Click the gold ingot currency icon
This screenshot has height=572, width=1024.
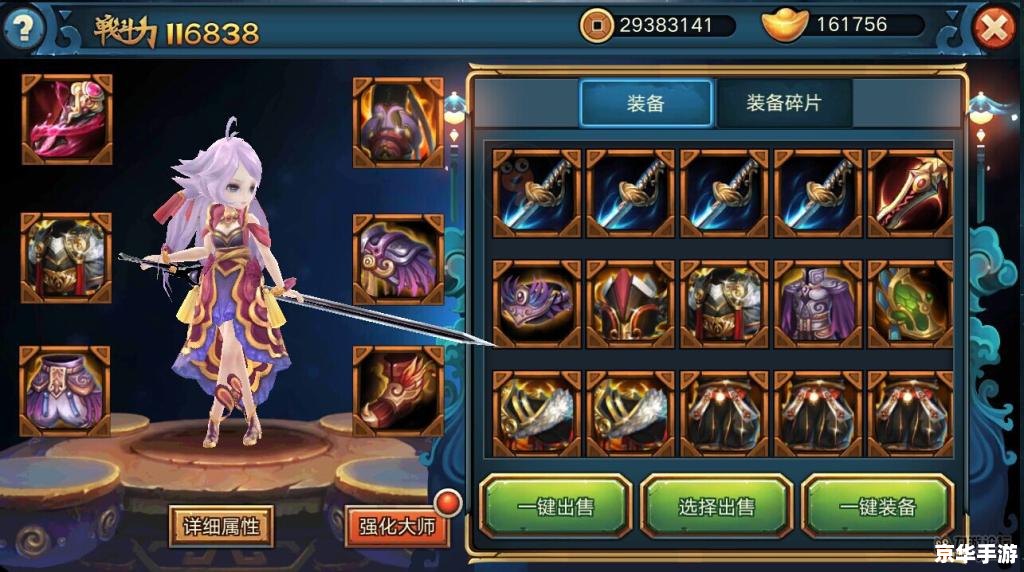pos(786,25)
